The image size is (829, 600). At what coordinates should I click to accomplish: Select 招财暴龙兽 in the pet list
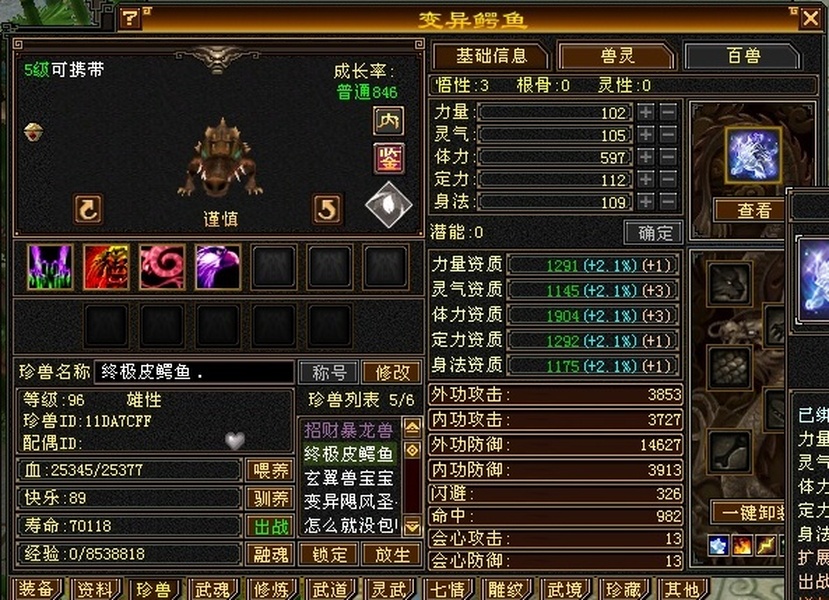click(349, 430)
